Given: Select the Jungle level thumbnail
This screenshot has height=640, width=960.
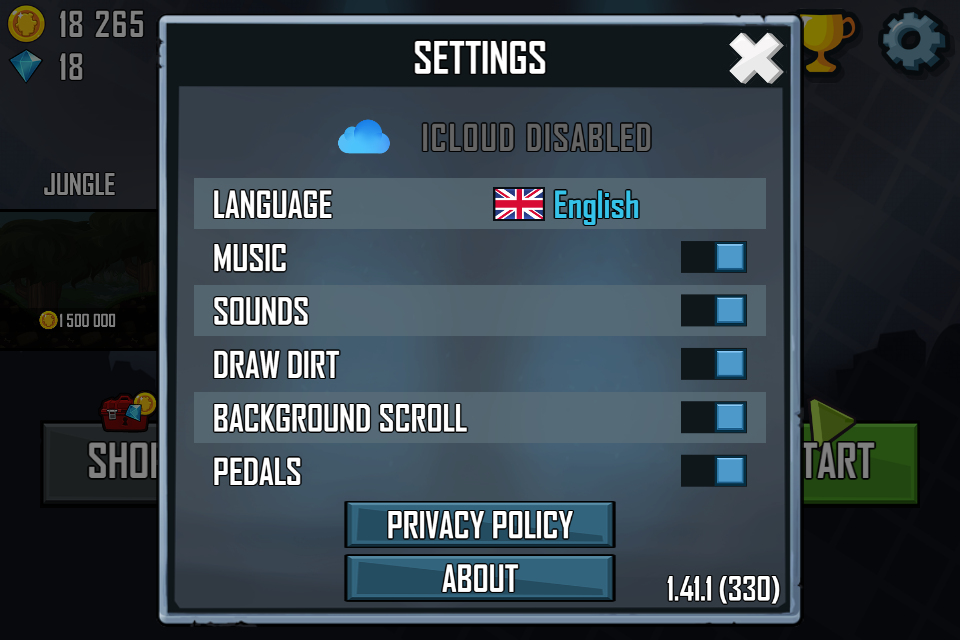Looking at the screenshot, I should point(78,278).
